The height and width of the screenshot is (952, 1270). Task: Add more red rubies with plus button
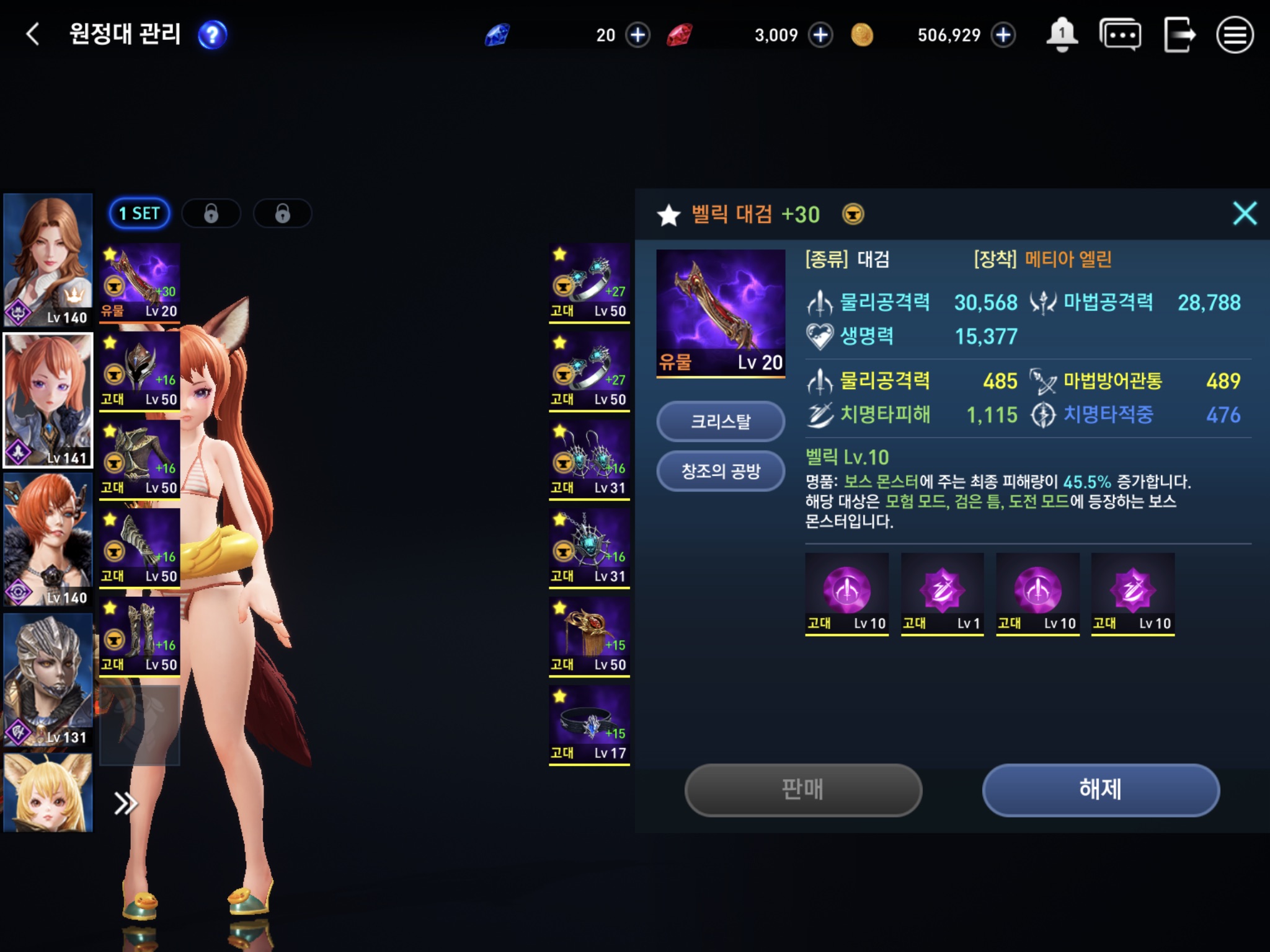pos(820,35)
